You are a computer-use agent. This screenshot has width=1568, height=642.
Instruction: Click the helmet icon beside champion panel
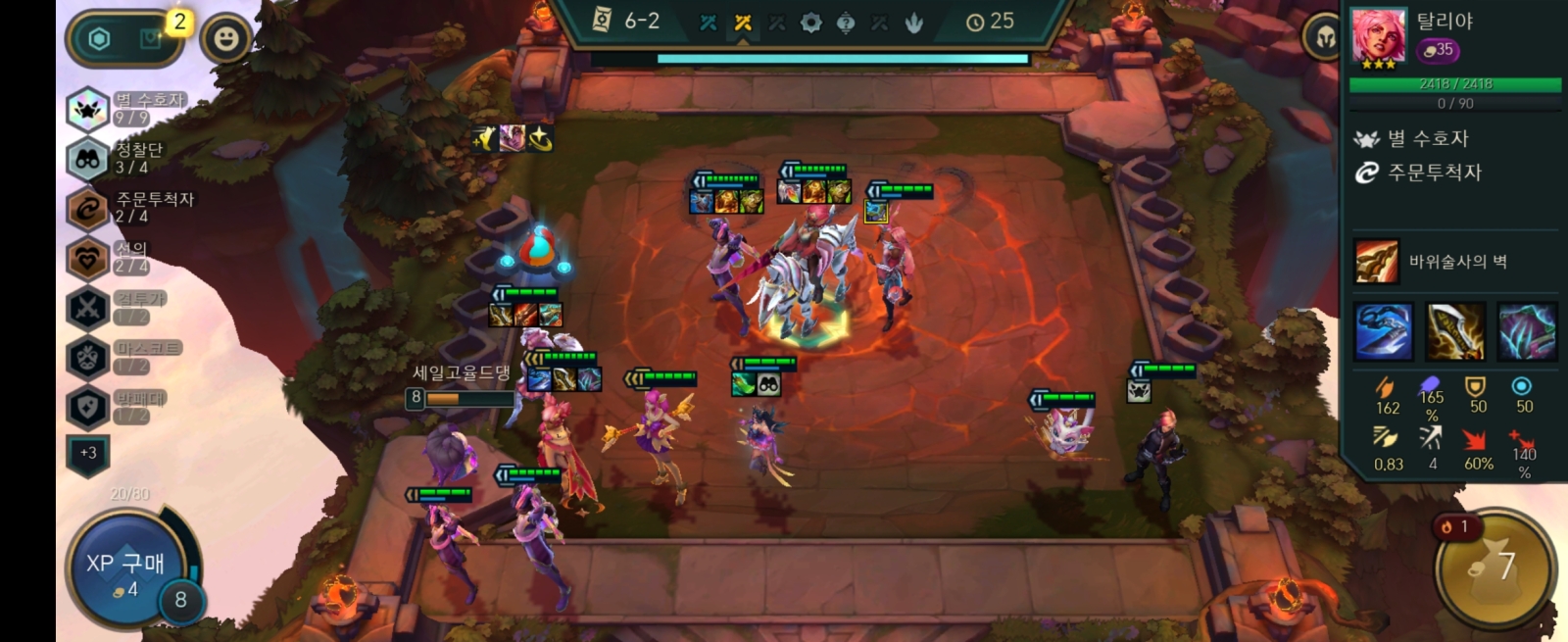coord(1325,39)
